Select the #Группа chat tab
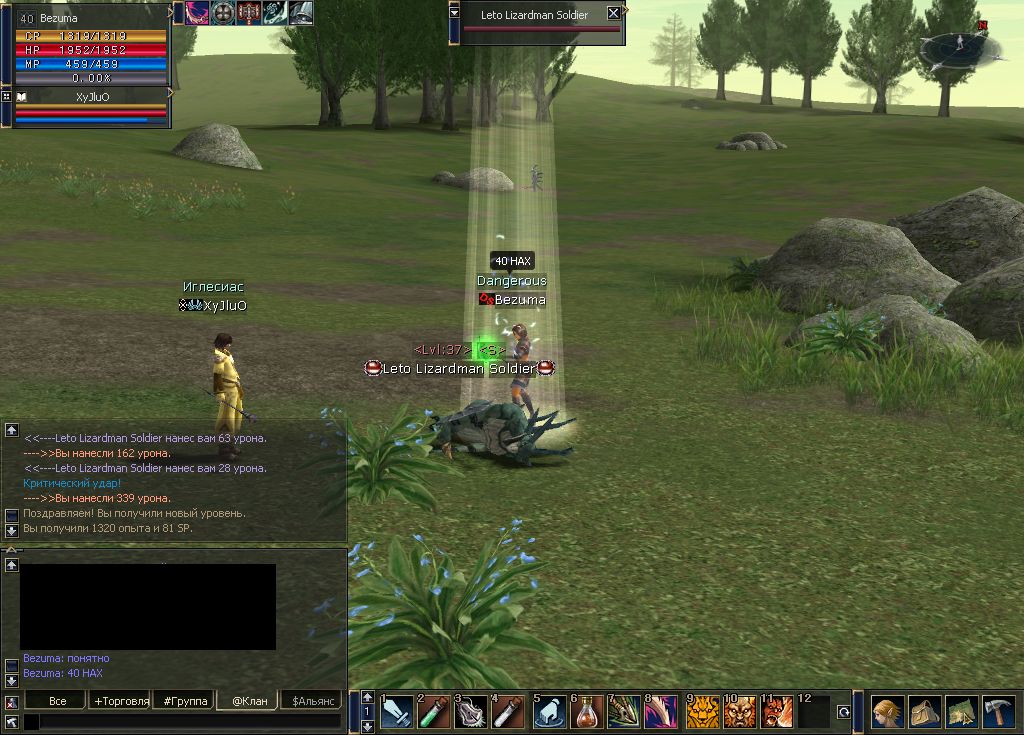This screenshot has width=1024, height=735. point(186,701)
